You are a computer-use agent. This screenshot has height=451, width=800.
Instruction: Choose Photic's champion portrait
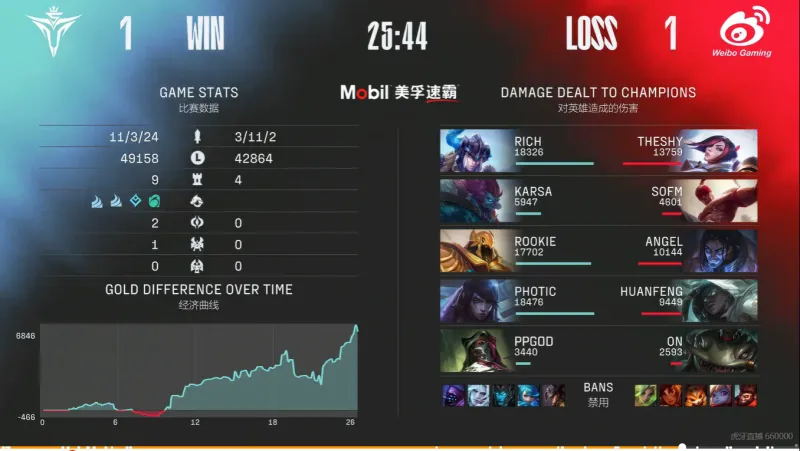click(x=475, y=300)
